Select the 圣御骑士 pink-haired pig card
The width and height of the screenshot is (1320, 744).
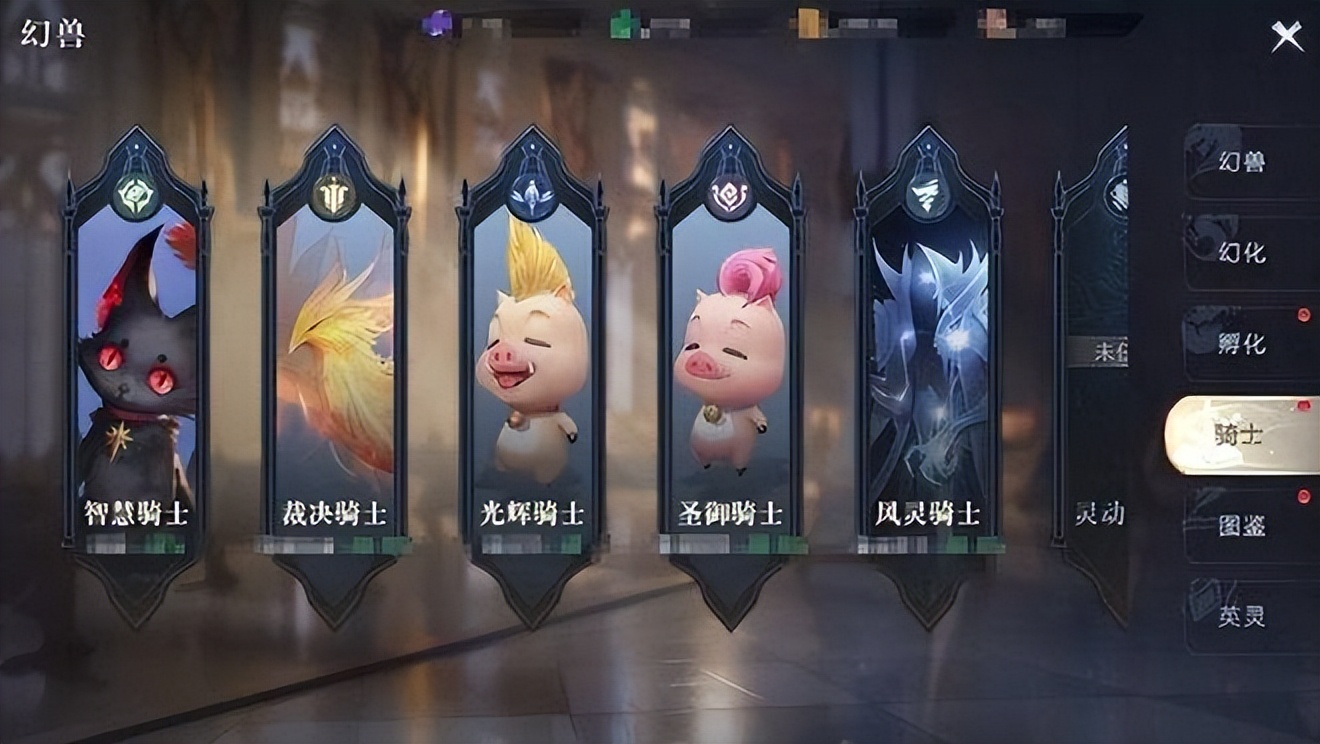(730, 360)
